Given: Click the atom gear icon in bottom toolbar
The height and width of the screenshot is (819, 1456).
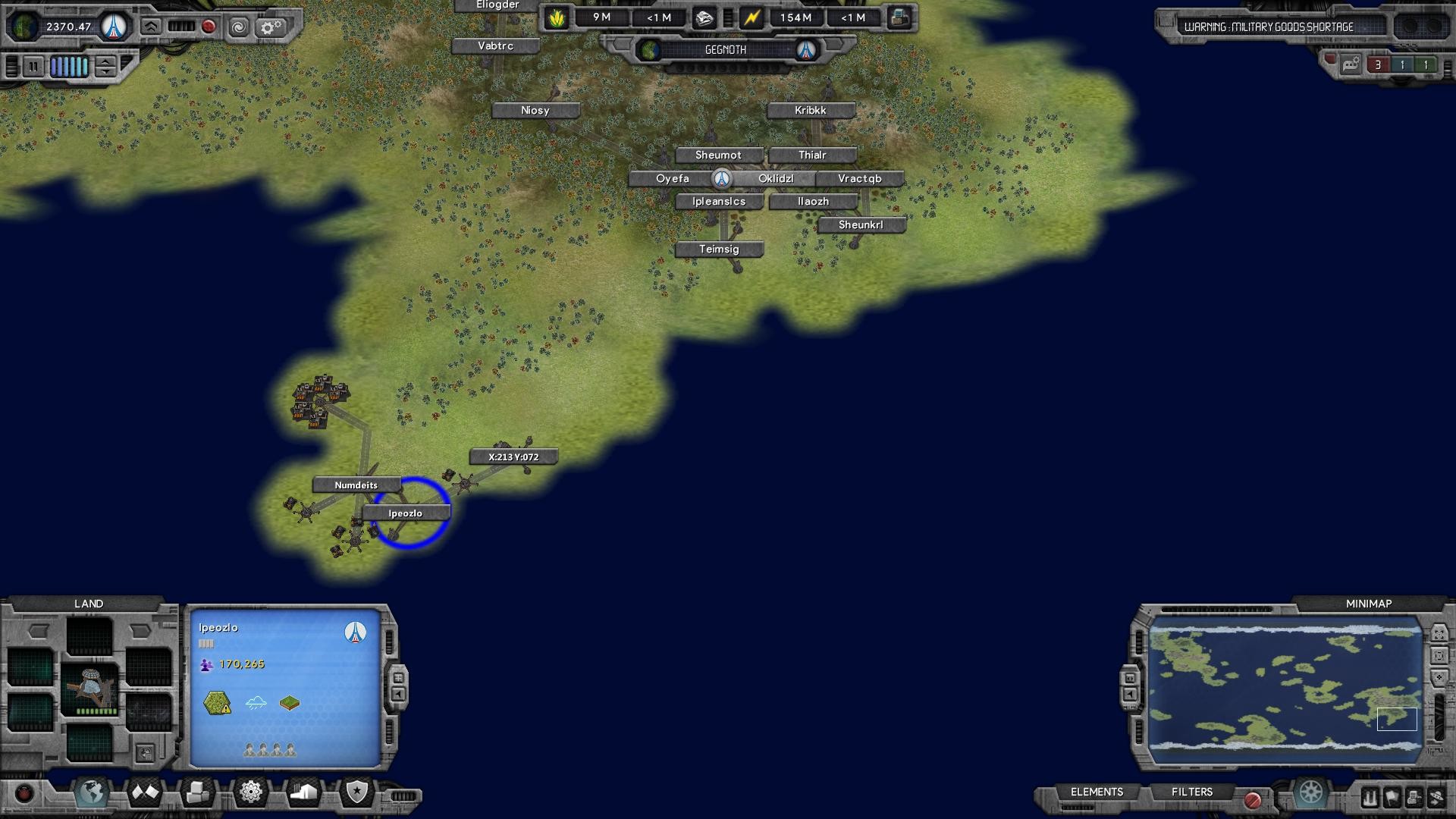Looking at the screenshot, I should tap(250, 792).
